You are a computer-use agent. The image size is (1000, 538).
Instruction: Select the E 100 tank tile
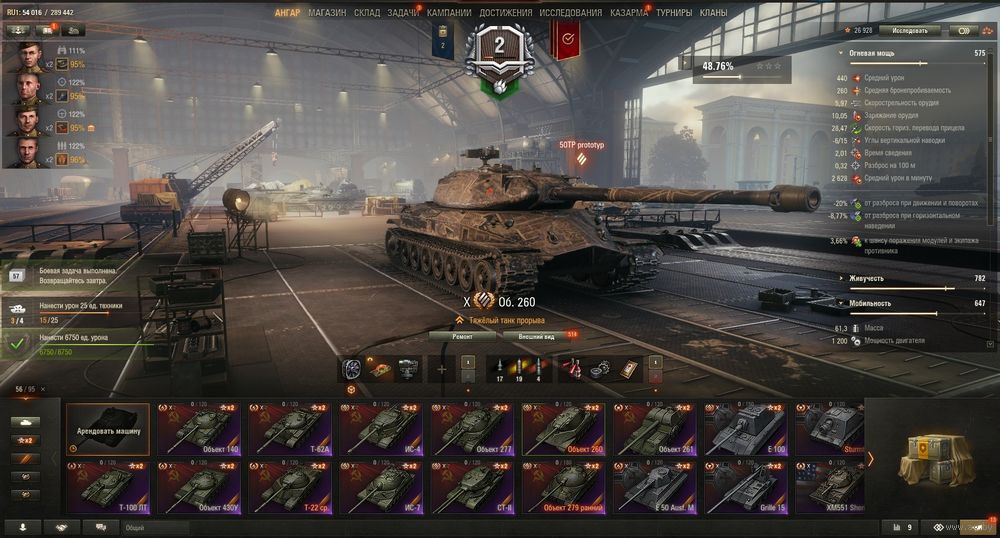pyautogui.click(x=747, y=430)
